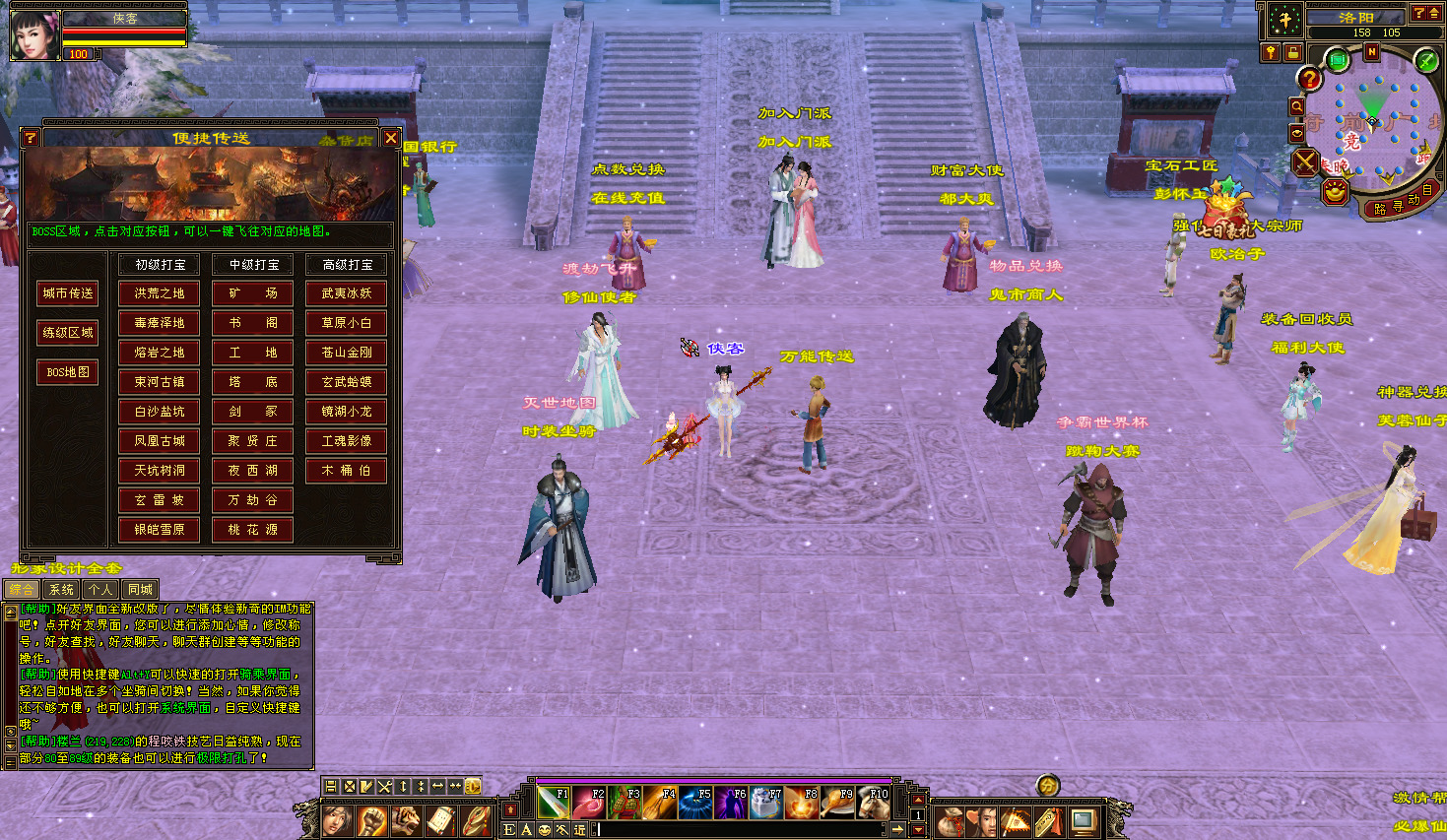Click the crossed swords button by minimap

click(x=1306, y=162)
